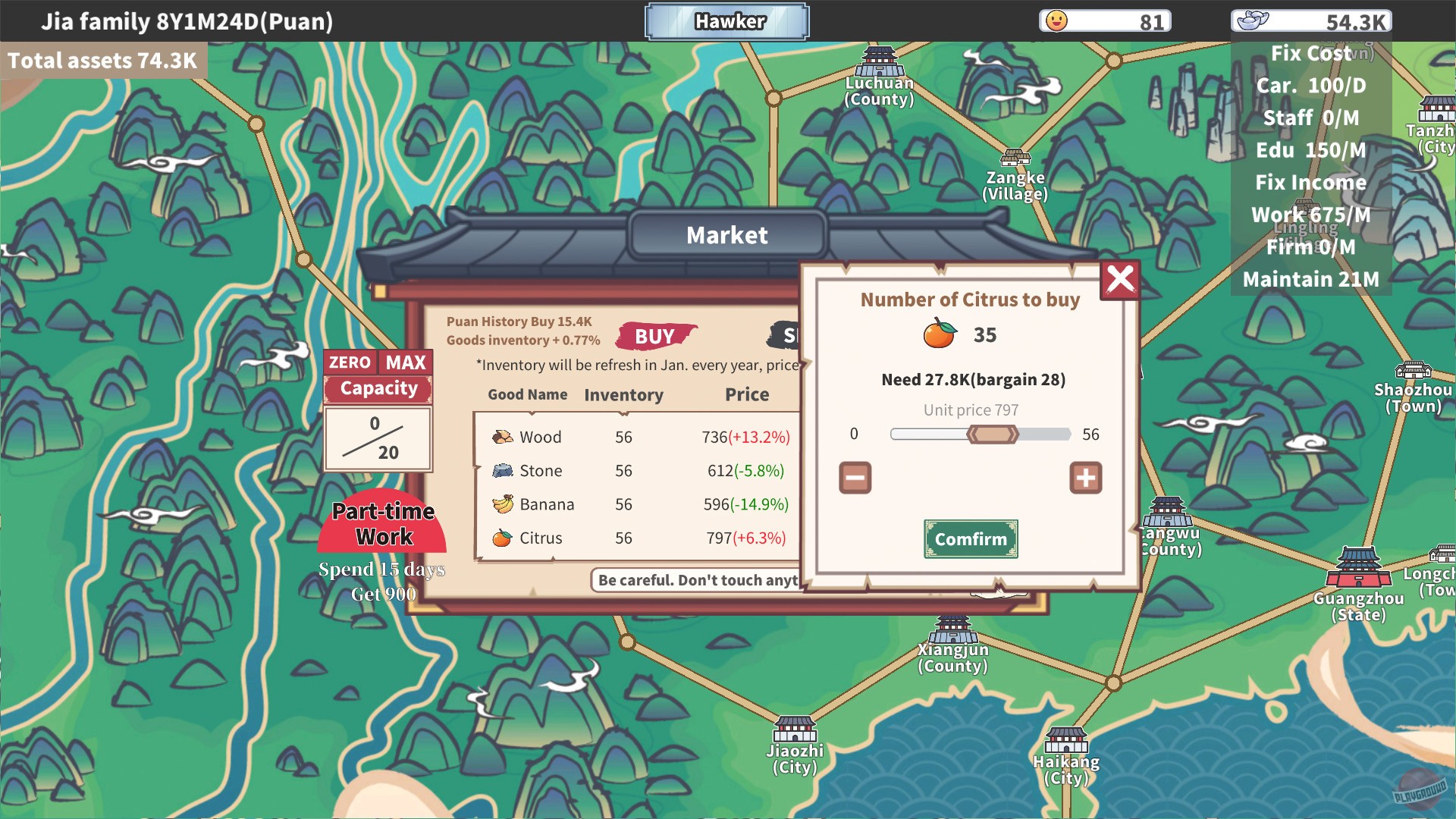Open the Hawker title banner

pyautogui.click(x=726, y=21)
